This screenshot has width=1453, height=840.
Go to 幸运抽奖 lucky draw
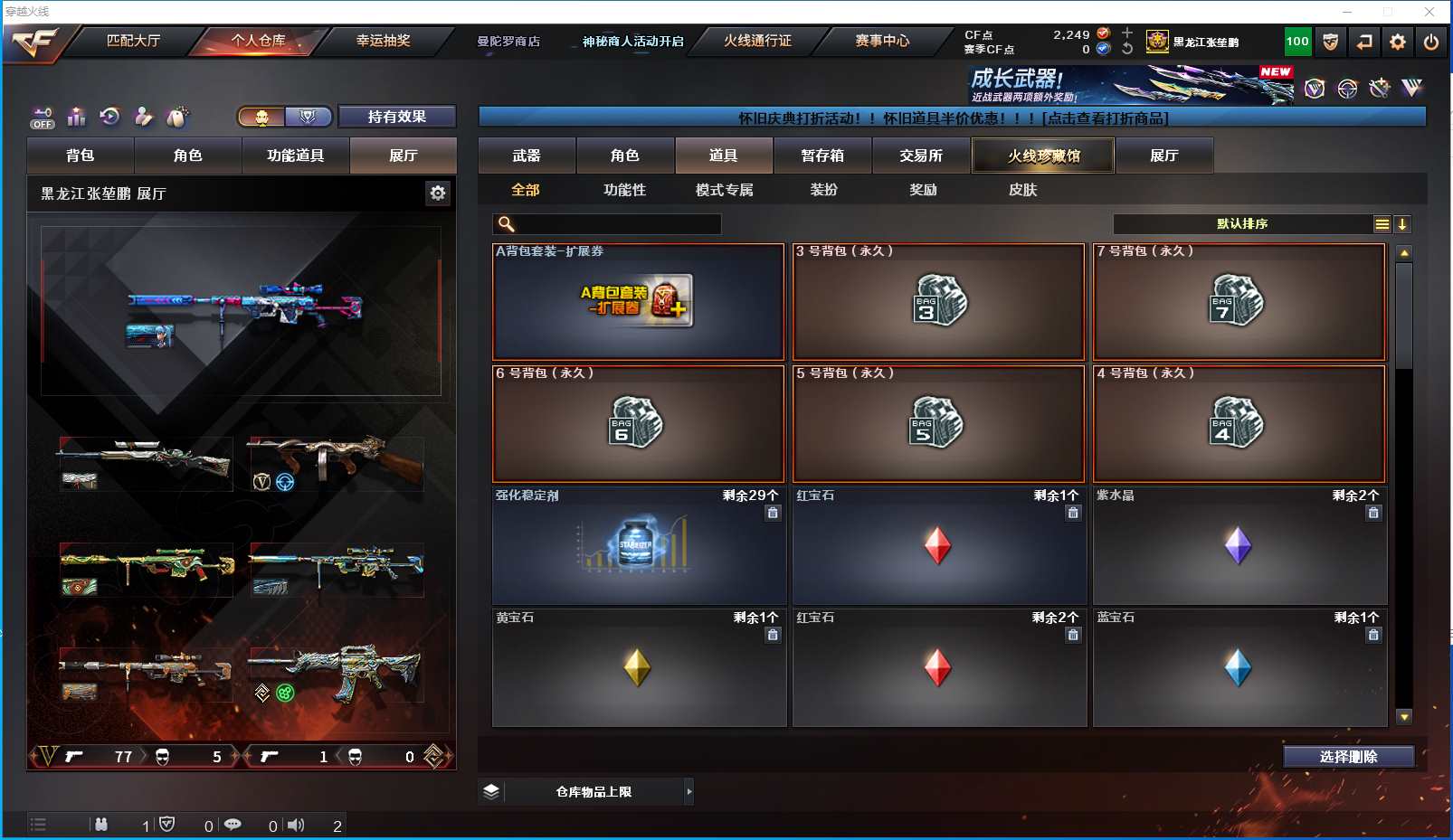coord(383,41)
